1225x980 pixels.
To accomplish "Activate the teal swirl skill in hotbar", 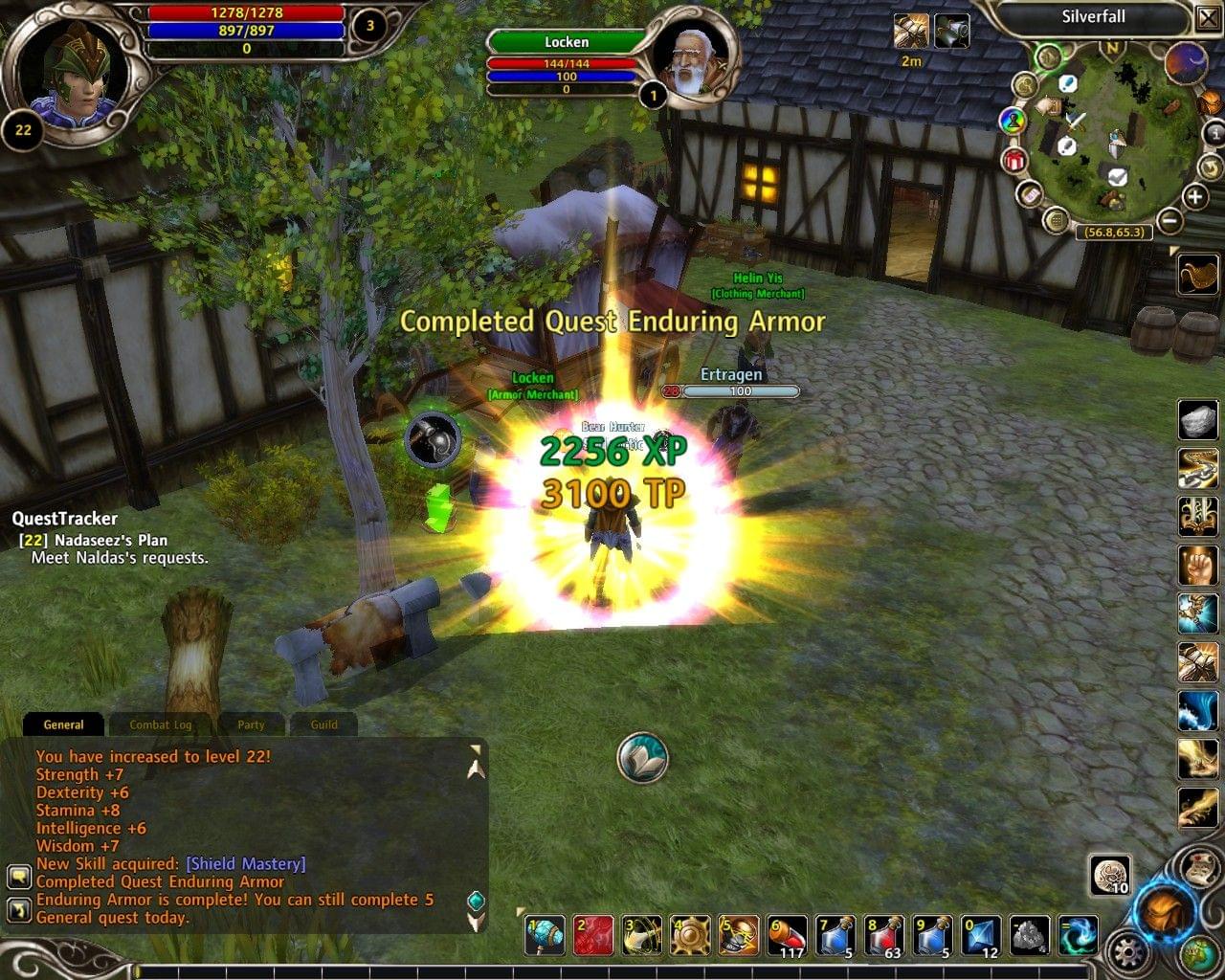I will pos(1080,935).
